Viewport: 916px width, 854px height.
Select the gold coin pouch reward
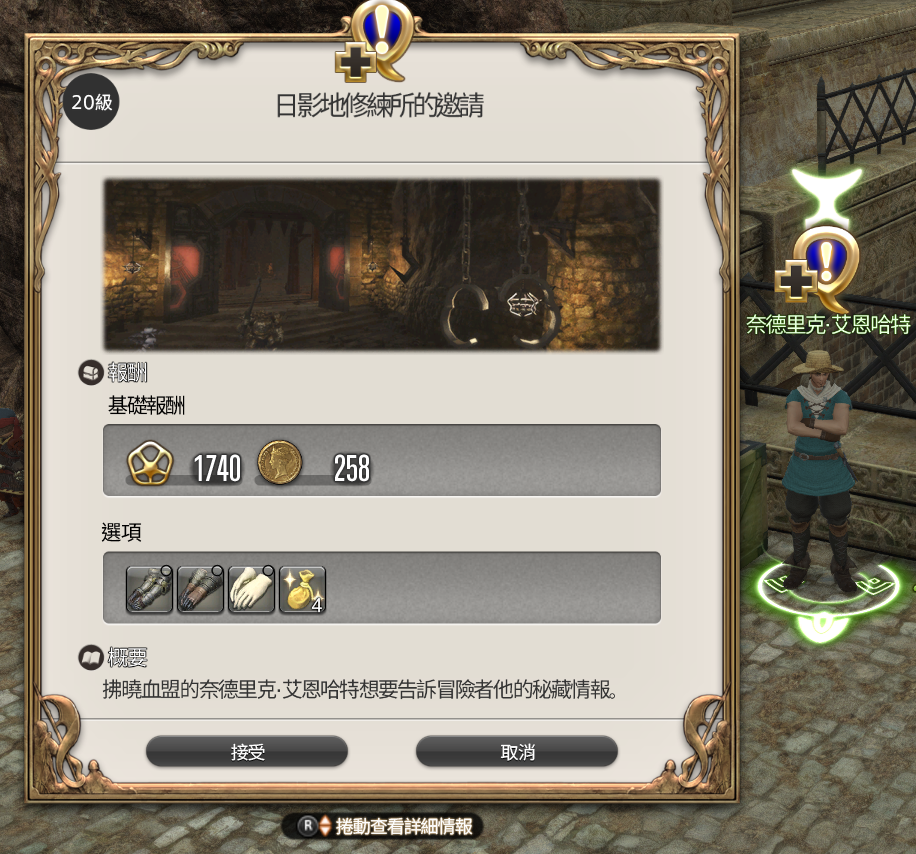click(302, 589)
